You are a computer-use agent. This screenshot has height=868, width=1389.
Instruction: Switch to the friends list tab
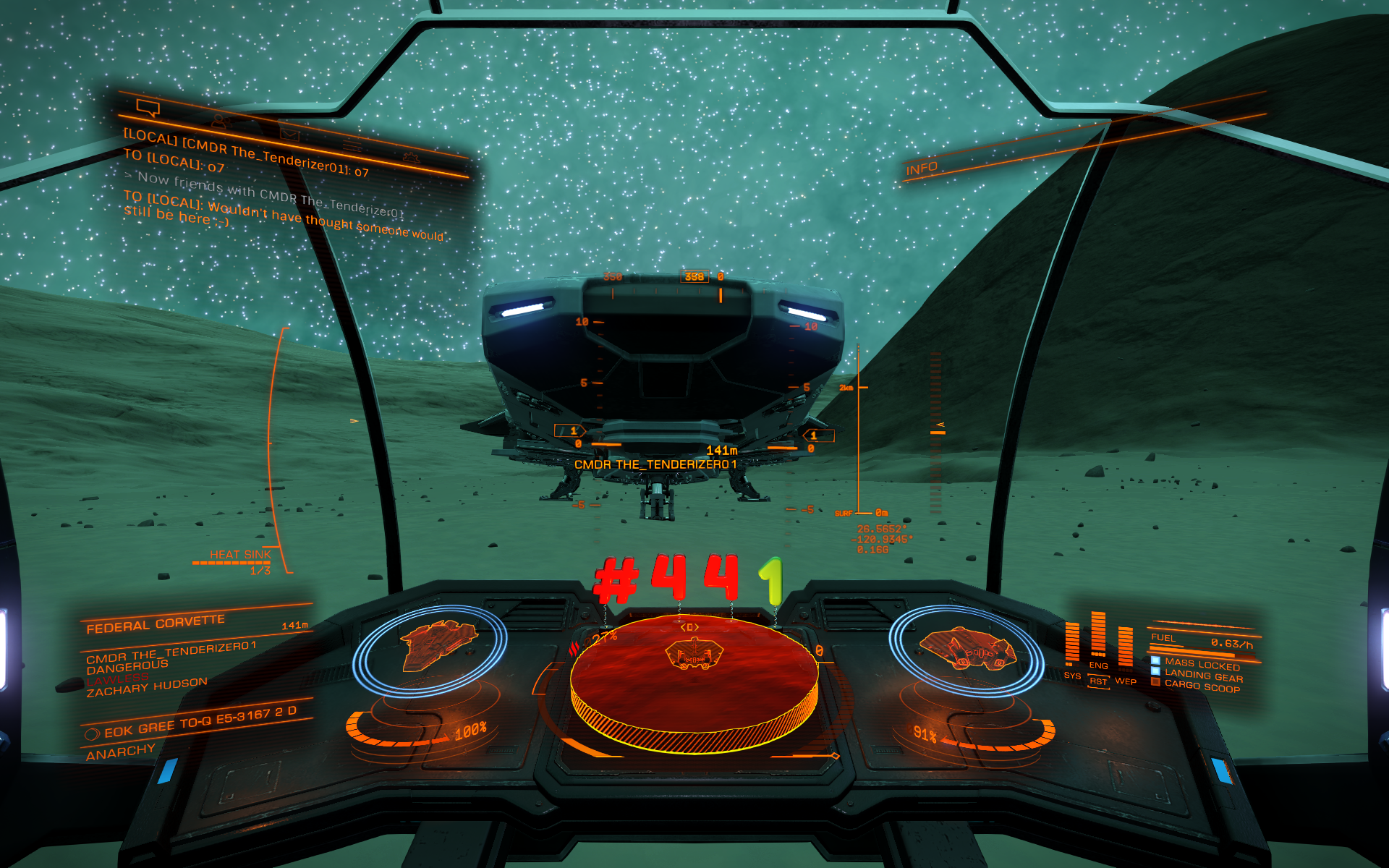(x=221, y=122)
